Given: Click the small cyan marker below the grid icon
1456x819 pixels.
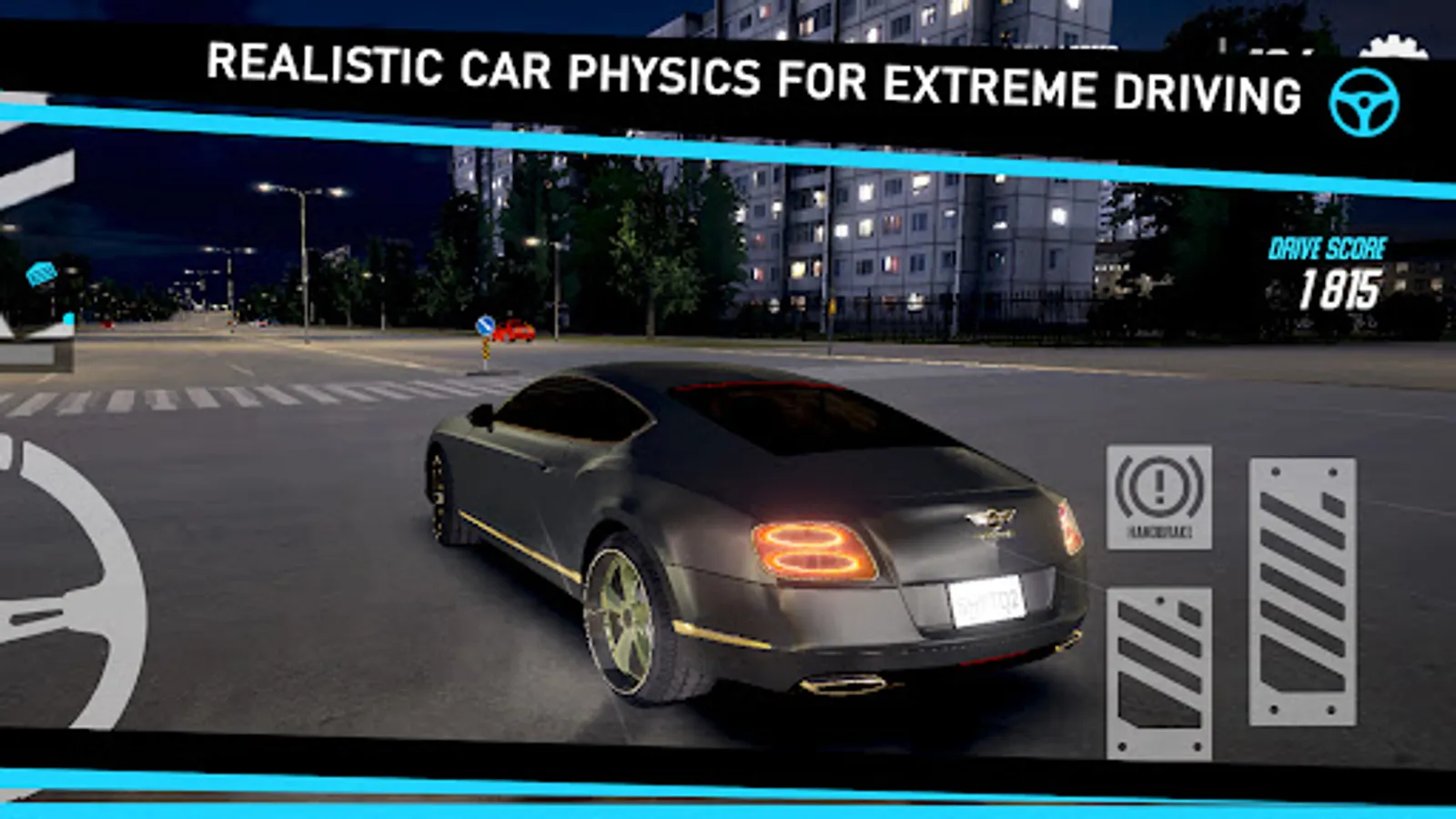Looking at the screenshot, I should coord(68,318).
